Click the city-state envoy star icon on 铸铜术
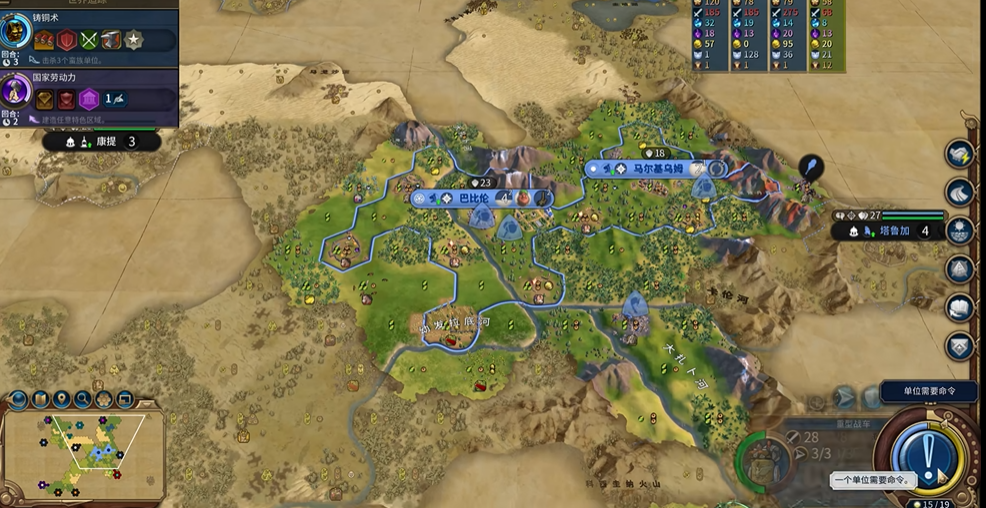Image resolution: width=986 pixels, height=508 pixels. point(131,40)
